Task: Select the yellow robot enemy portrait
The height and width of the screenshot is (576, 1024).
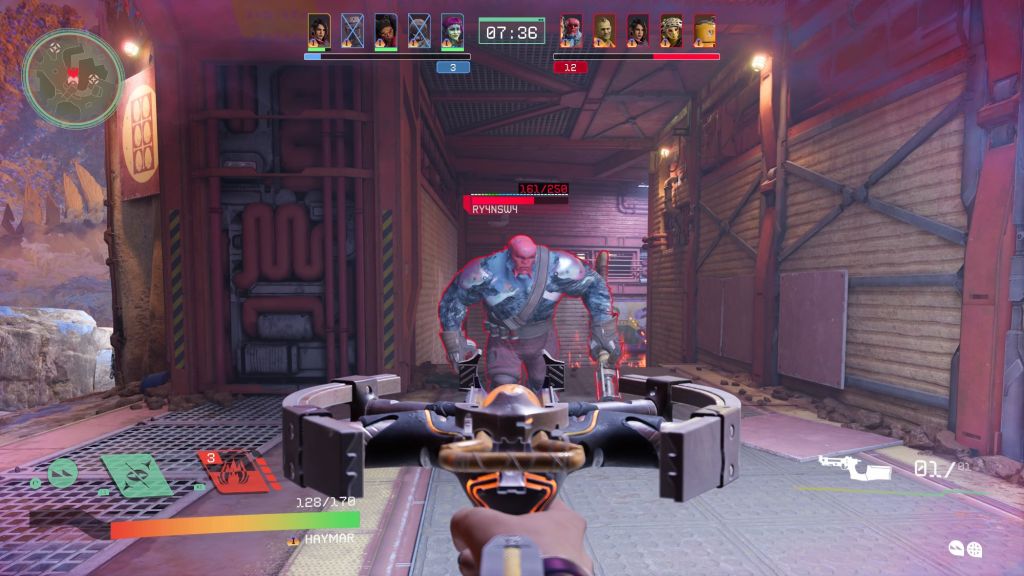Action: [x=705, y=29]
